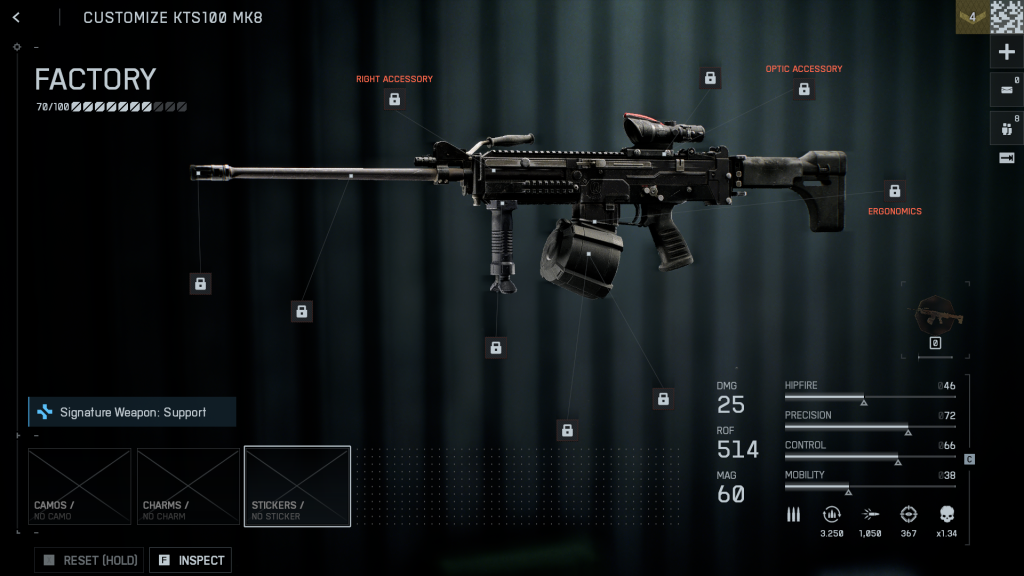Choose the locked Ergonomics attachment slot
Screen dimensions: 1024x576
click(895, 191)
